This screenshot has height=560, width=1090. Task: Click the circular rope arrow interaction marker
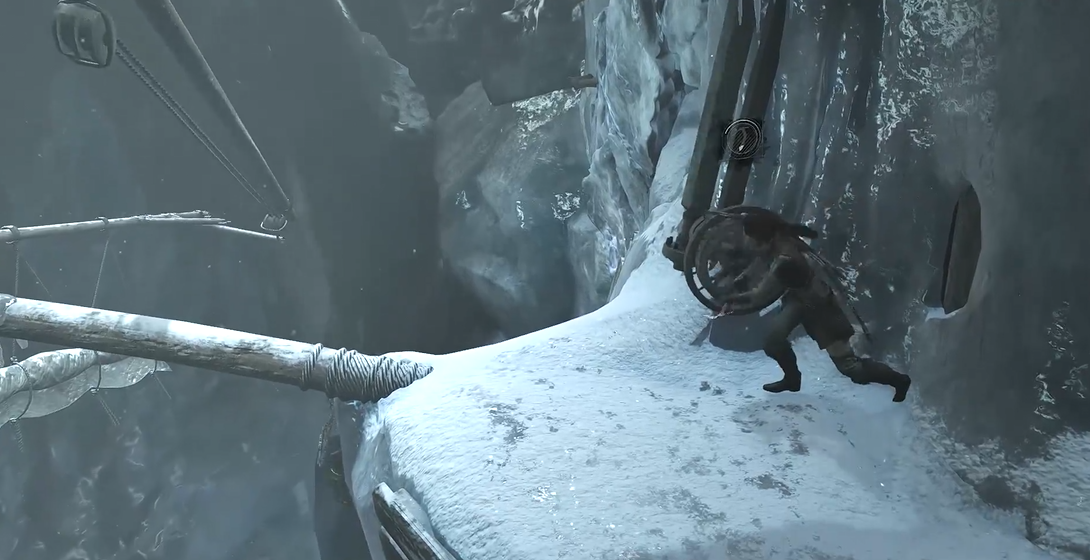(x=742, y=139)
